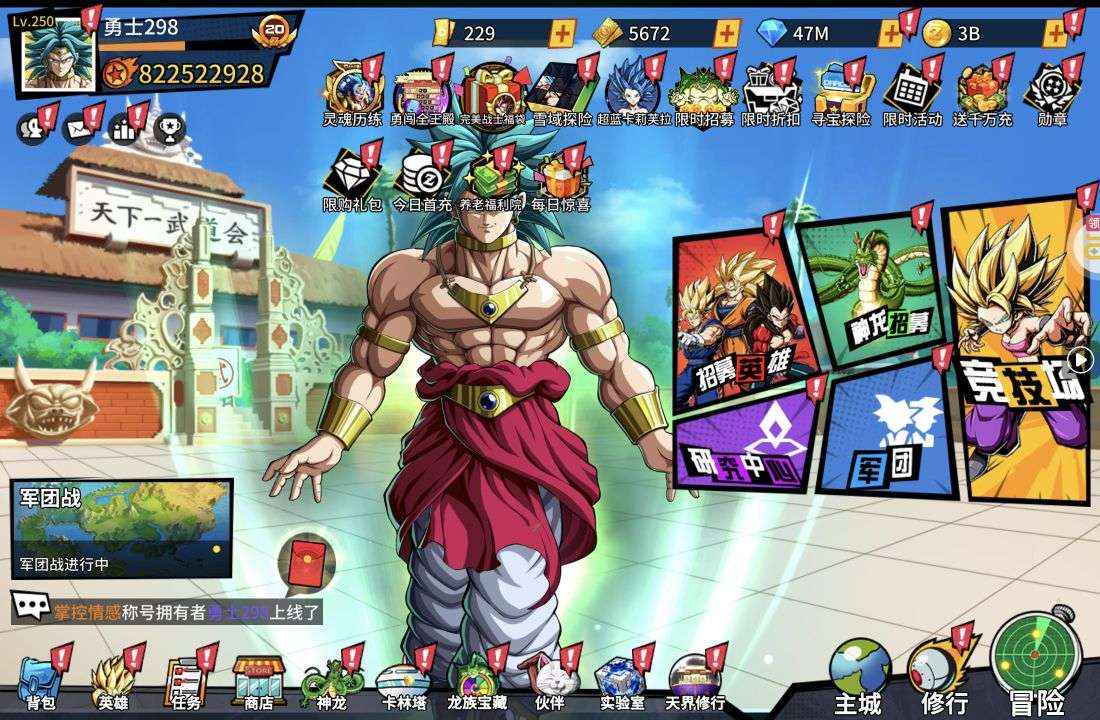Tap the player avatar portrait
1100x720 pixels.
click(58, 57)
